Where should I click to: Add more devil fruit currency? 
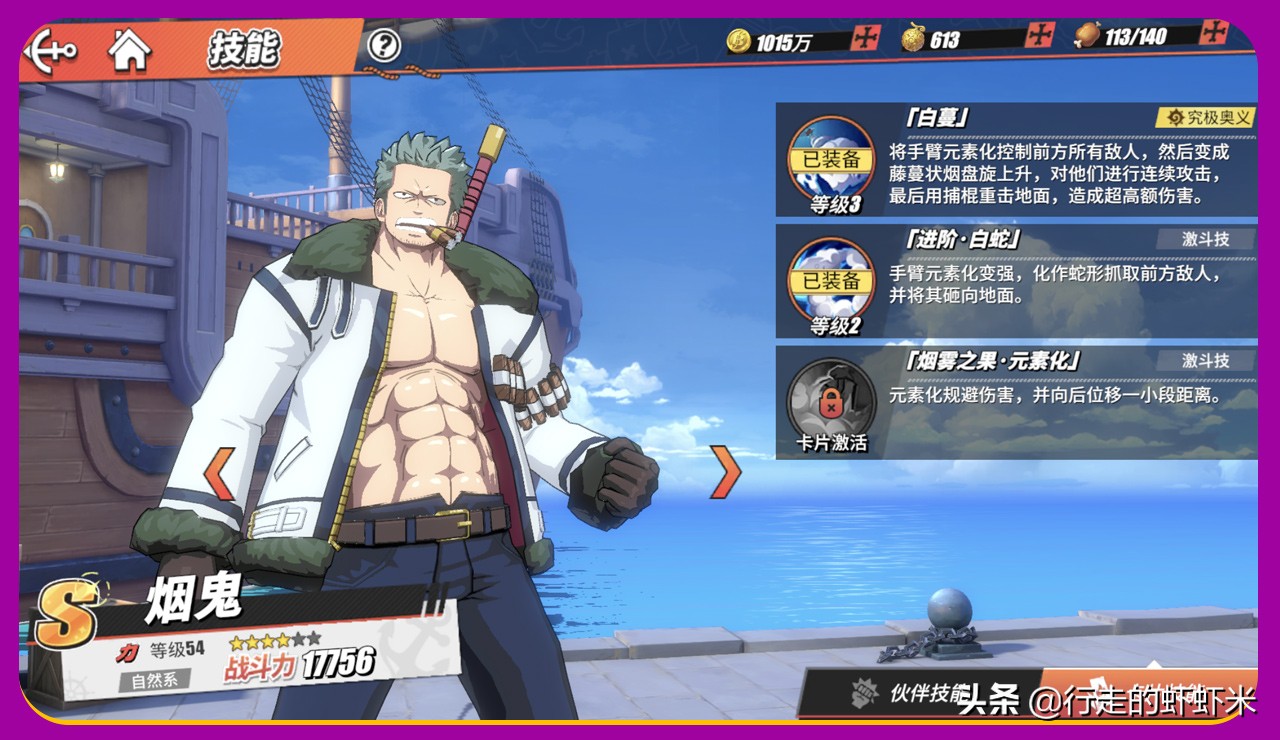1040,36
